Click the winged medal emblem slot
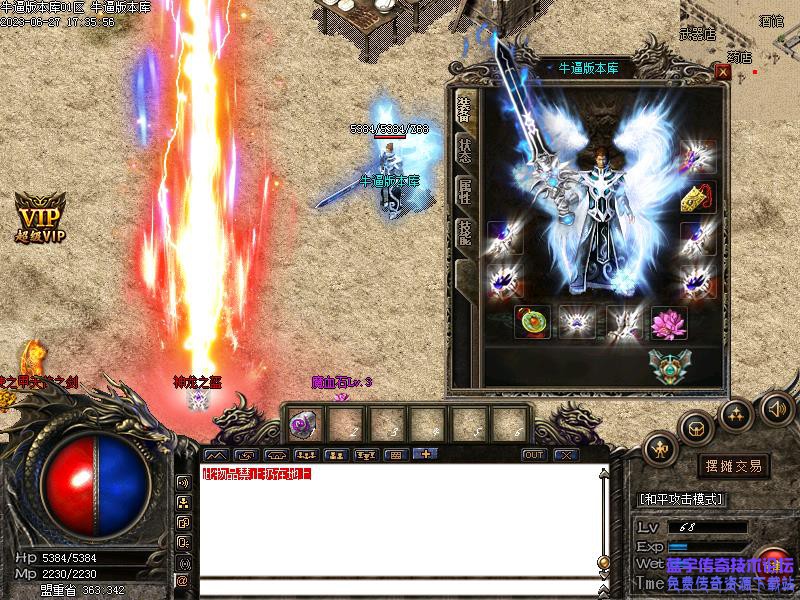The height and width of the screenshot is (600, 800). [x=667, y=365]
